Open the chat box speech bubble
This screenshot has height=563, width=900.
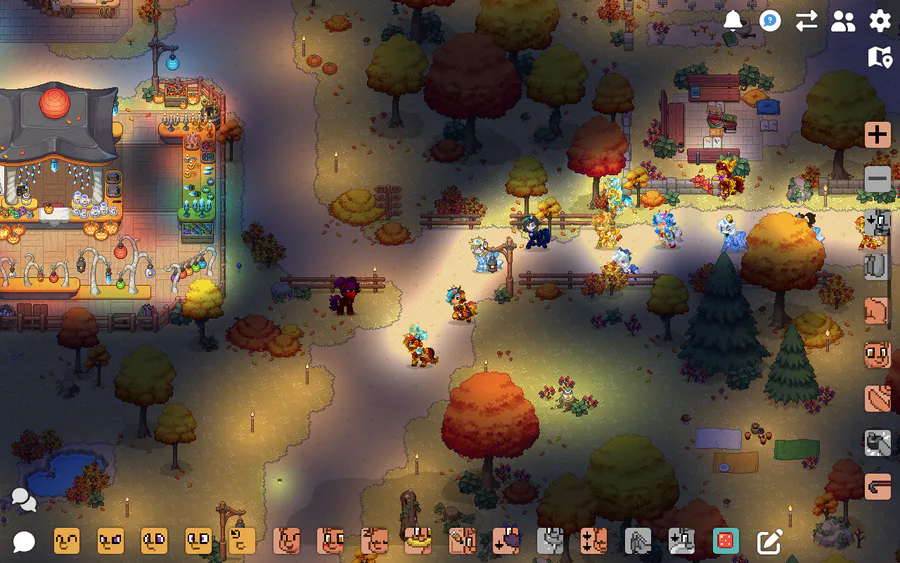(x=23, y=542)
